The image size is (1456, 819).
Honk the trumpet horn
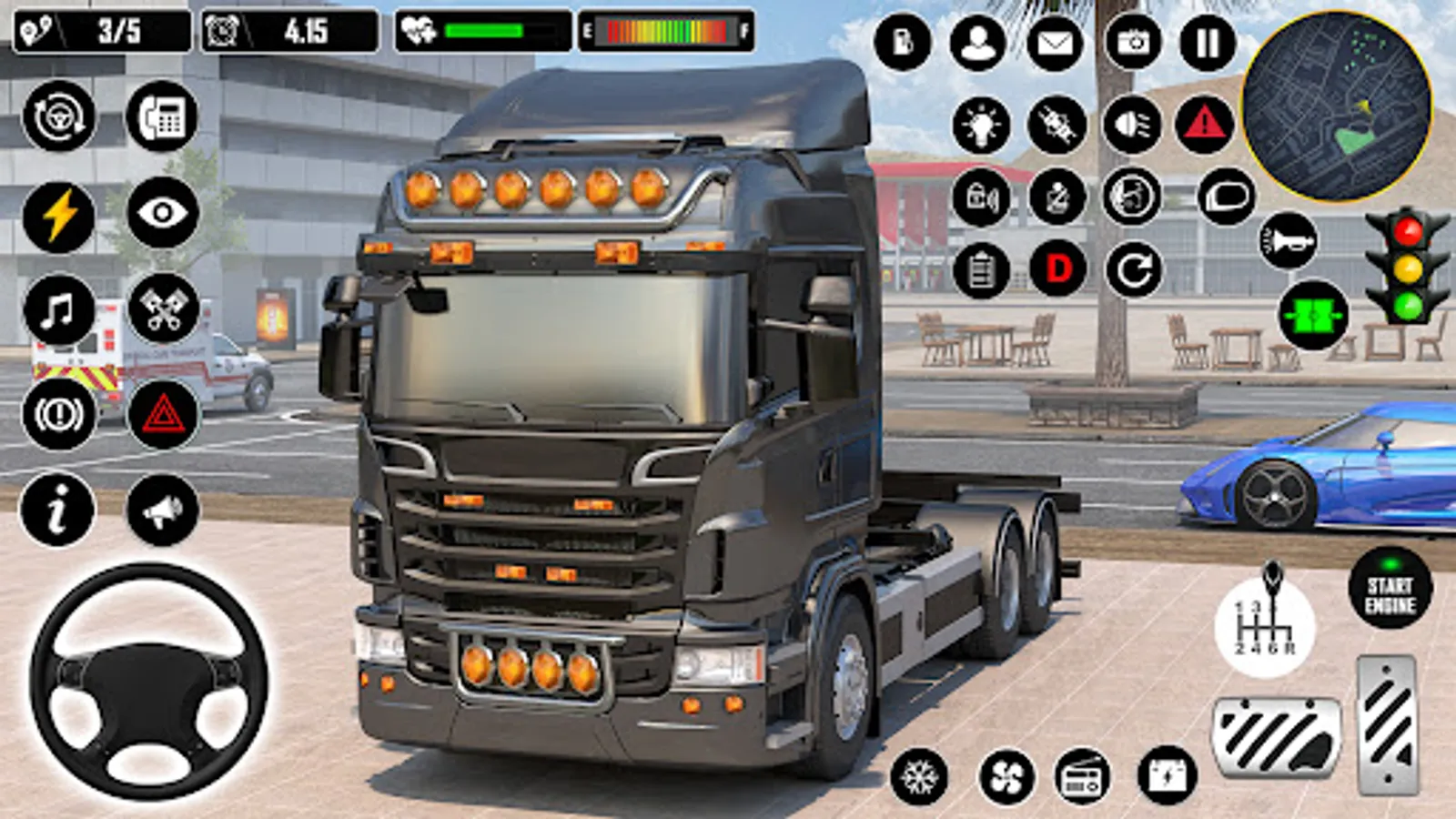(1288, 241)
